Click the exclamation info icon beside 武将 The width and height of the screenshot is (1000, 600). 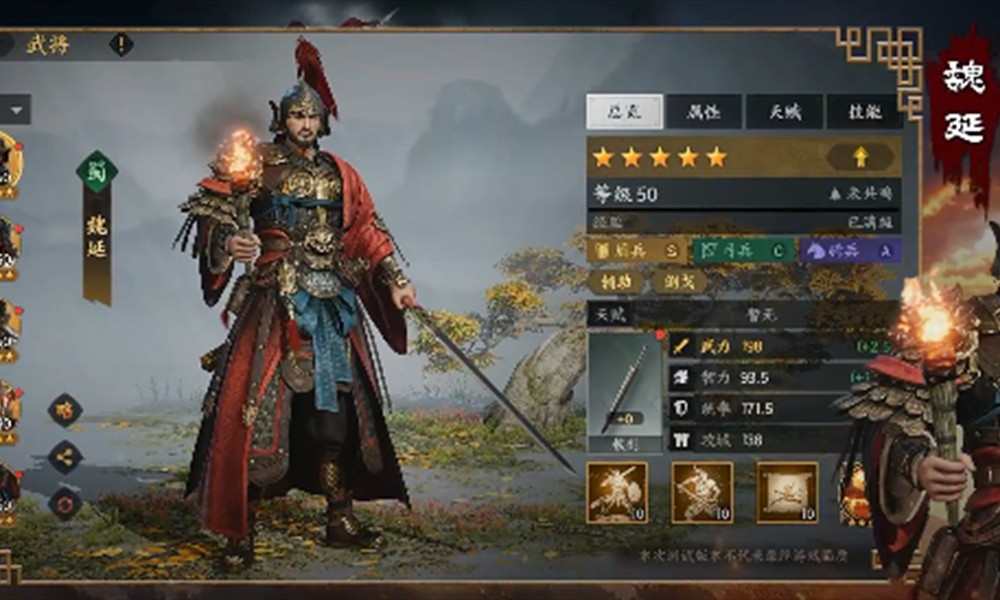click(121, 45)
